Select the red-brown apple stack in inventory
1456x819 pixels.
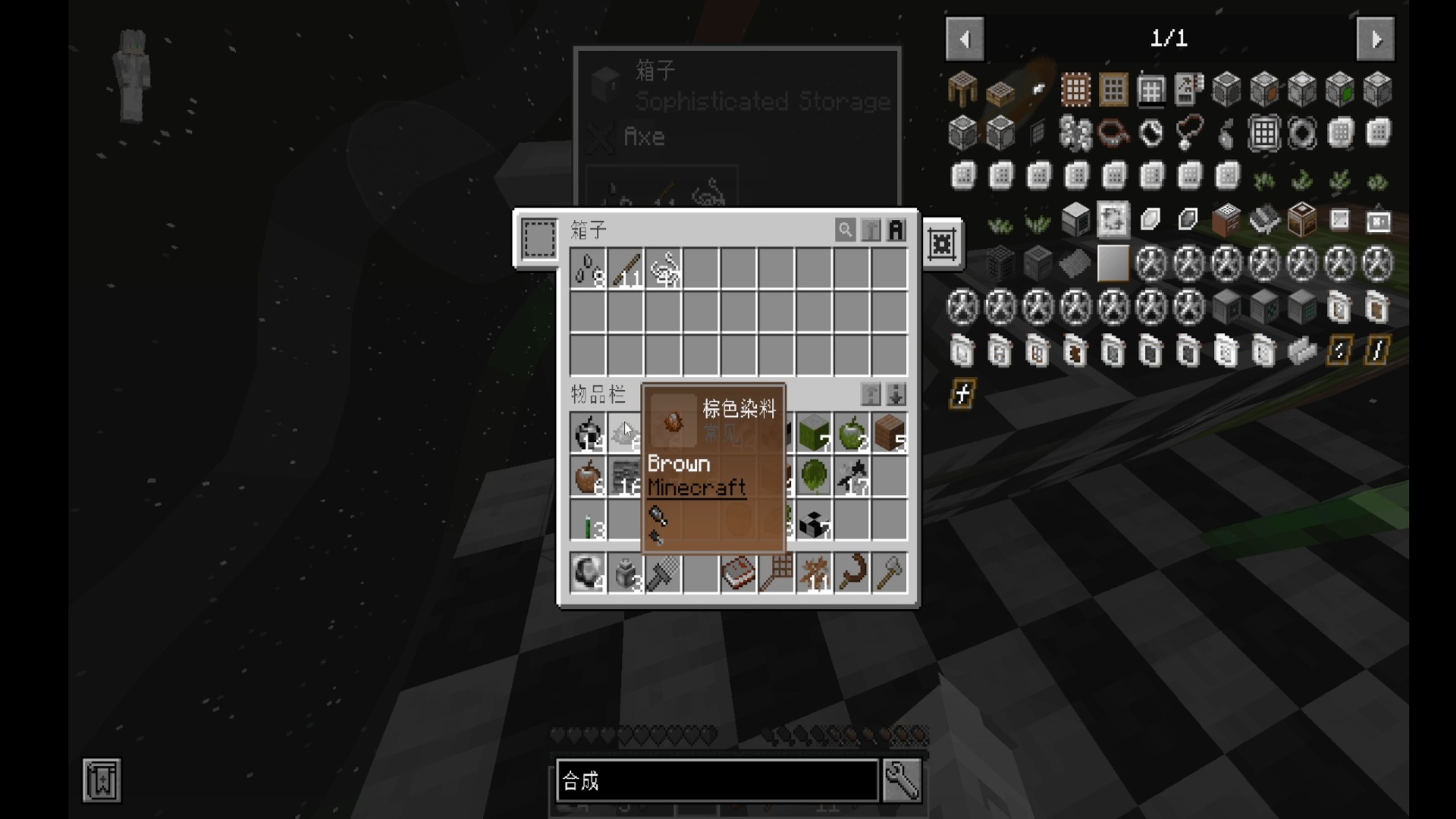pyautogui.click(x=588, y=478)
